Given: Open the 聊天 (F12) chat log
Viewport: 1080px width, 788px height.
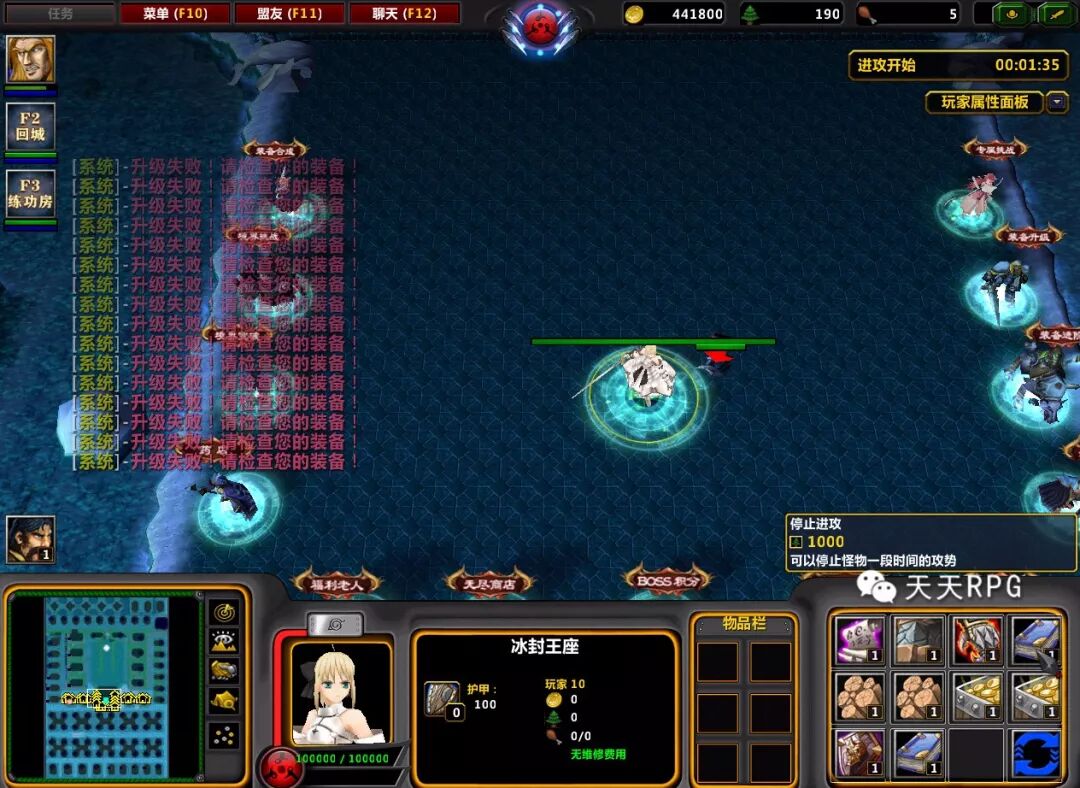Looking at the screenshot, I should (x=404, y=14).
